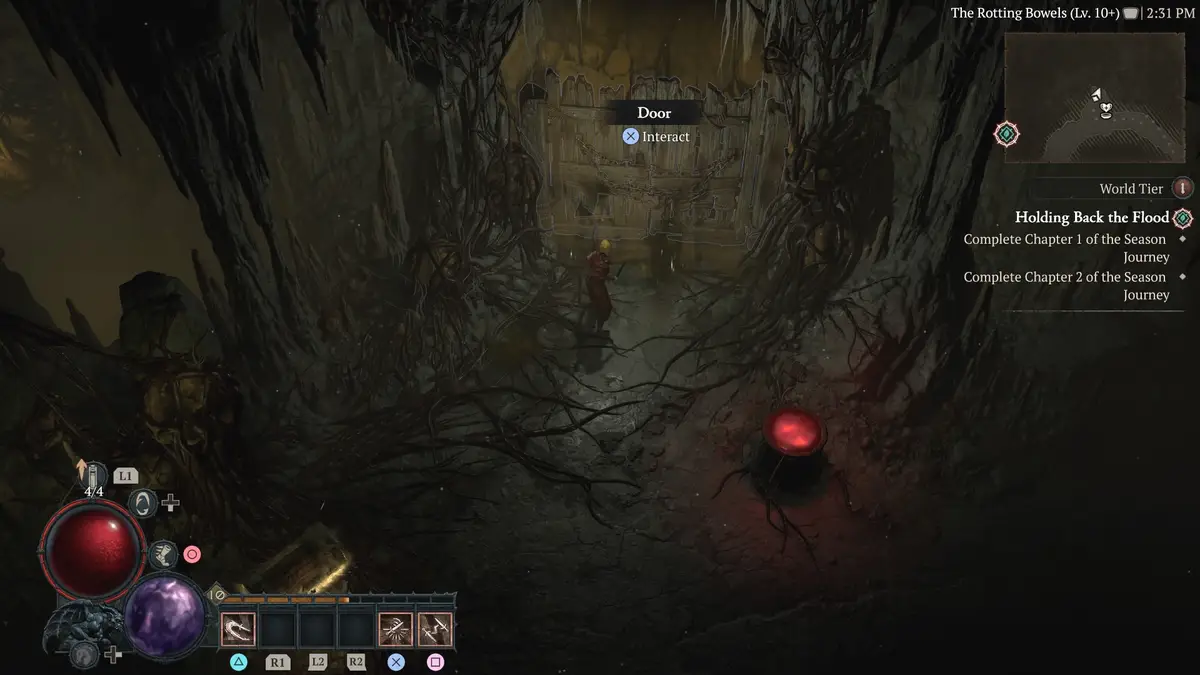This screenshot has width=1200, height=675.
Task: Activate the lightning swords skill slot
Action: coord(435,629)
